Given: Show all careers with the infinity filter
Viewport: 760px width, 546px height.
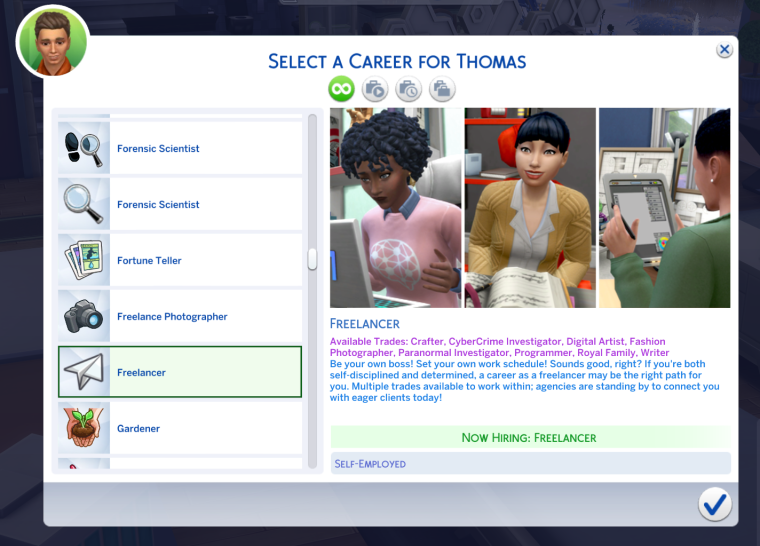Looking at the screenshot, I should (341, 90).
